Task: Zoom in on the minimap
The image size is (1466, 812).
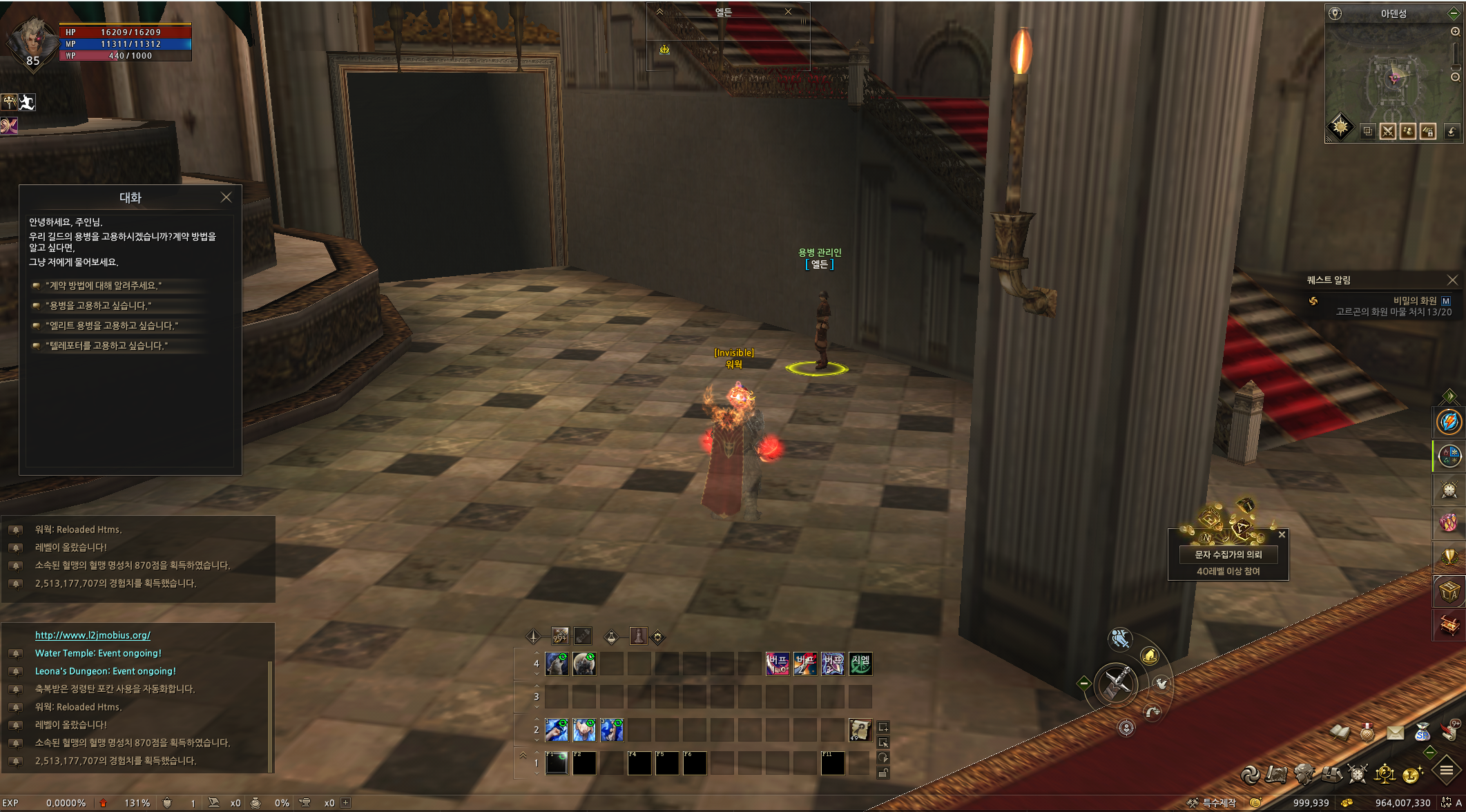Action: pyautogui.click(x=1455, y=32)
